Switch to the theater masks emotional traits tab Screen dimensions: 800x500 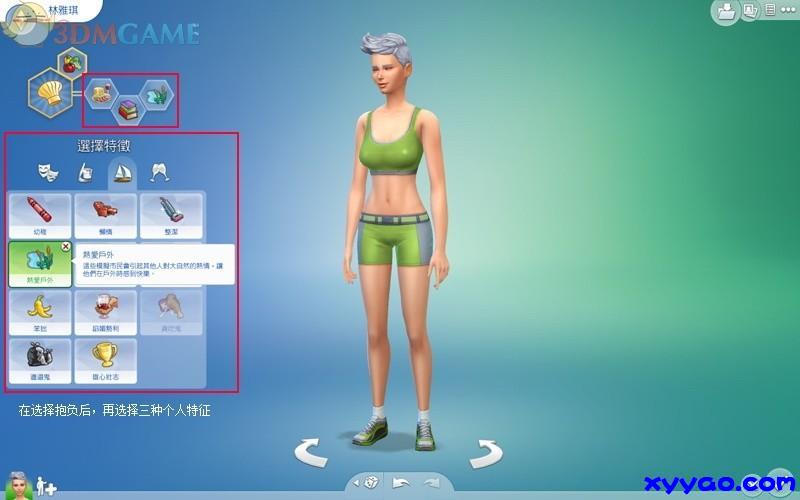tap(46, 171)
